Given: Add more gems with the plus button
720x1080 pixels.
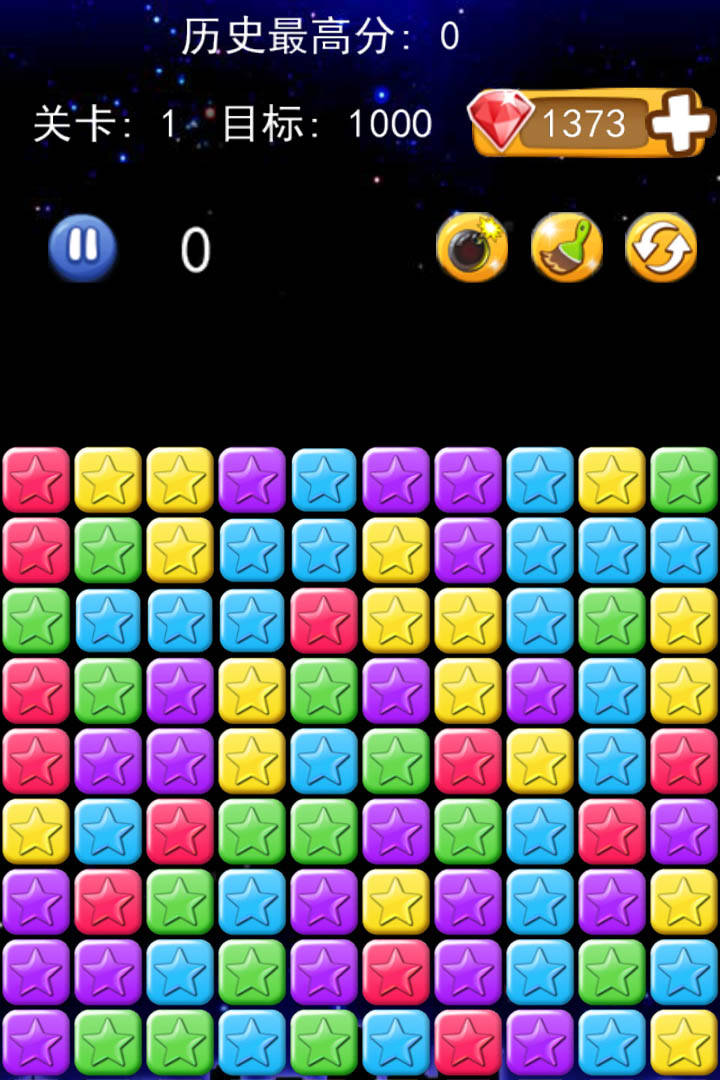Looking at the screenshot, I should 682,123.
